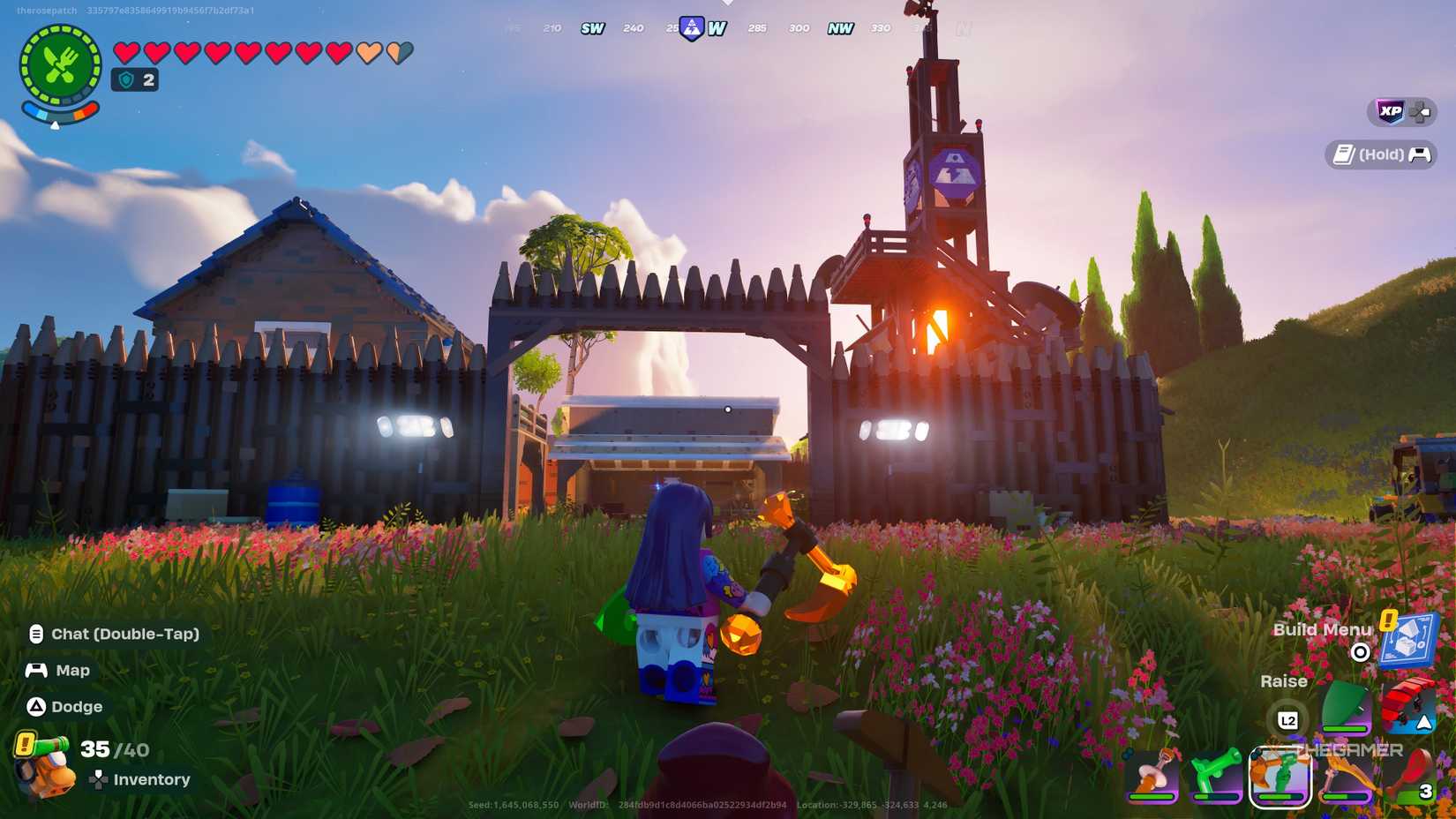The width and height of the screenshot is (1456, 819).
Task: Select the highlighted grappler hotbar slot
Action: pyautogui.click(x=1280, y=777)
